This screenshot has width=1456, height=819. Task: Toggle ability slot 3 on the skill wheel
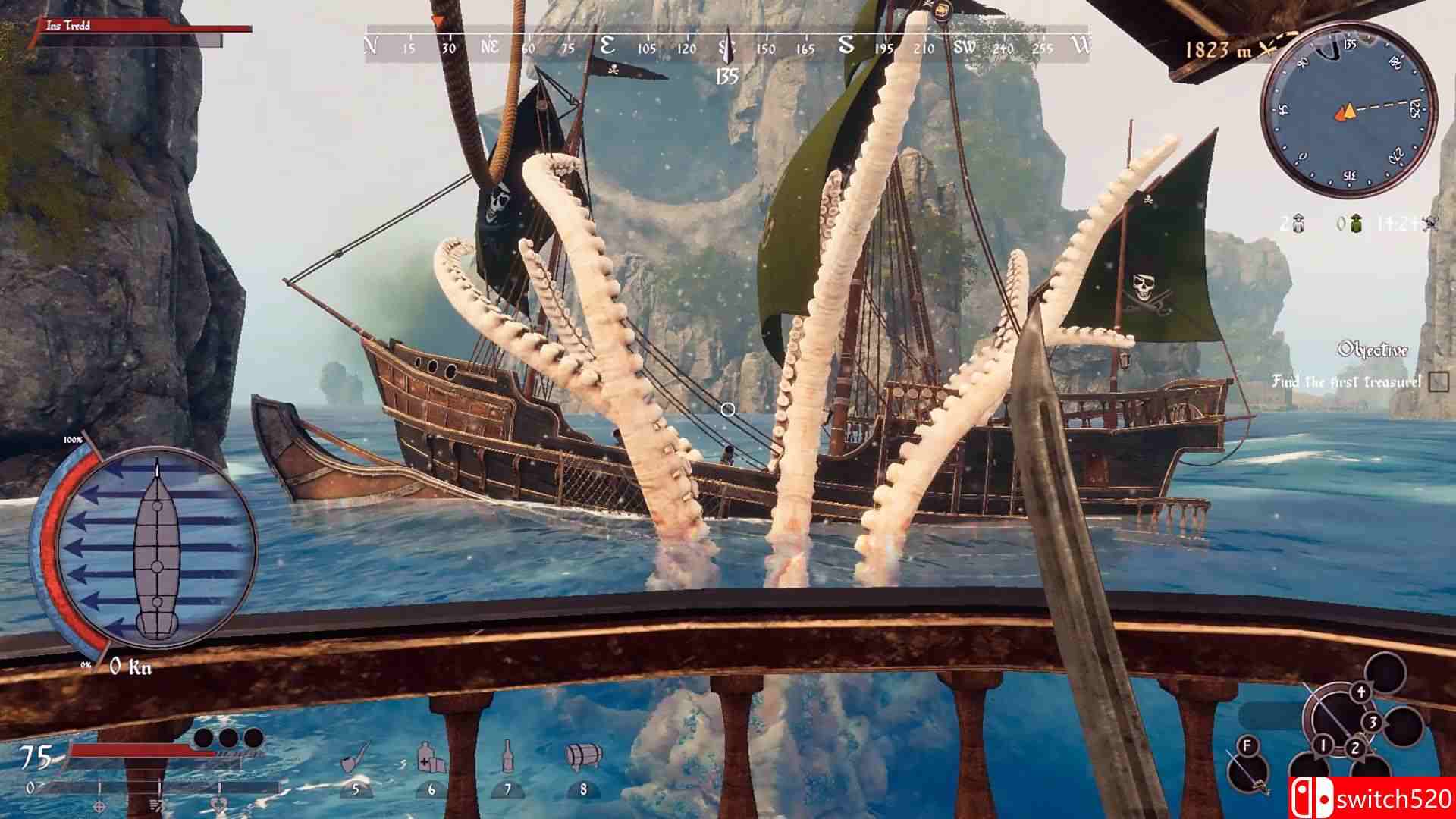(1373, 722)
